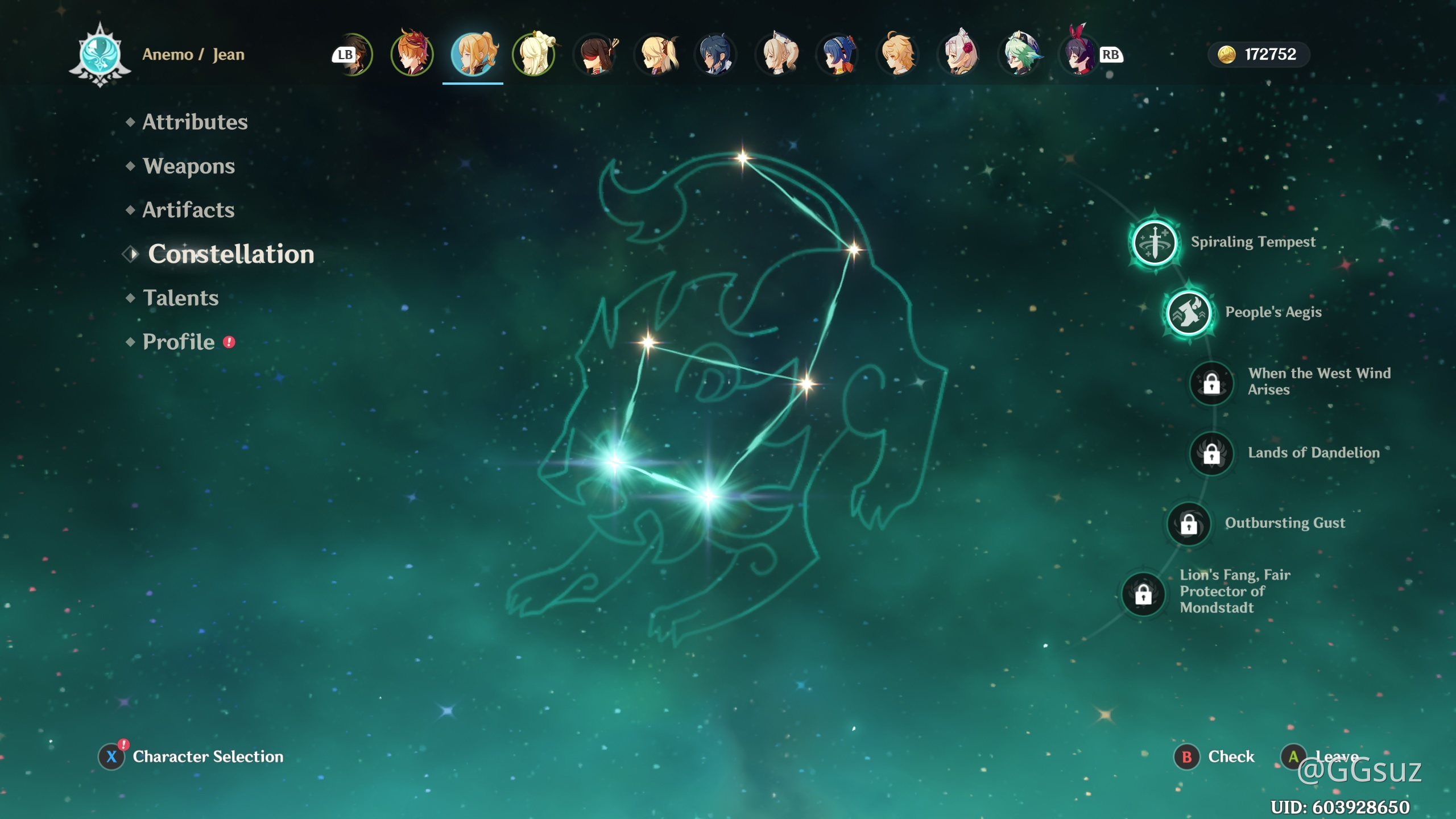Switch to the Talents section
Viewport: 1456px width, 819px height.
180,298
